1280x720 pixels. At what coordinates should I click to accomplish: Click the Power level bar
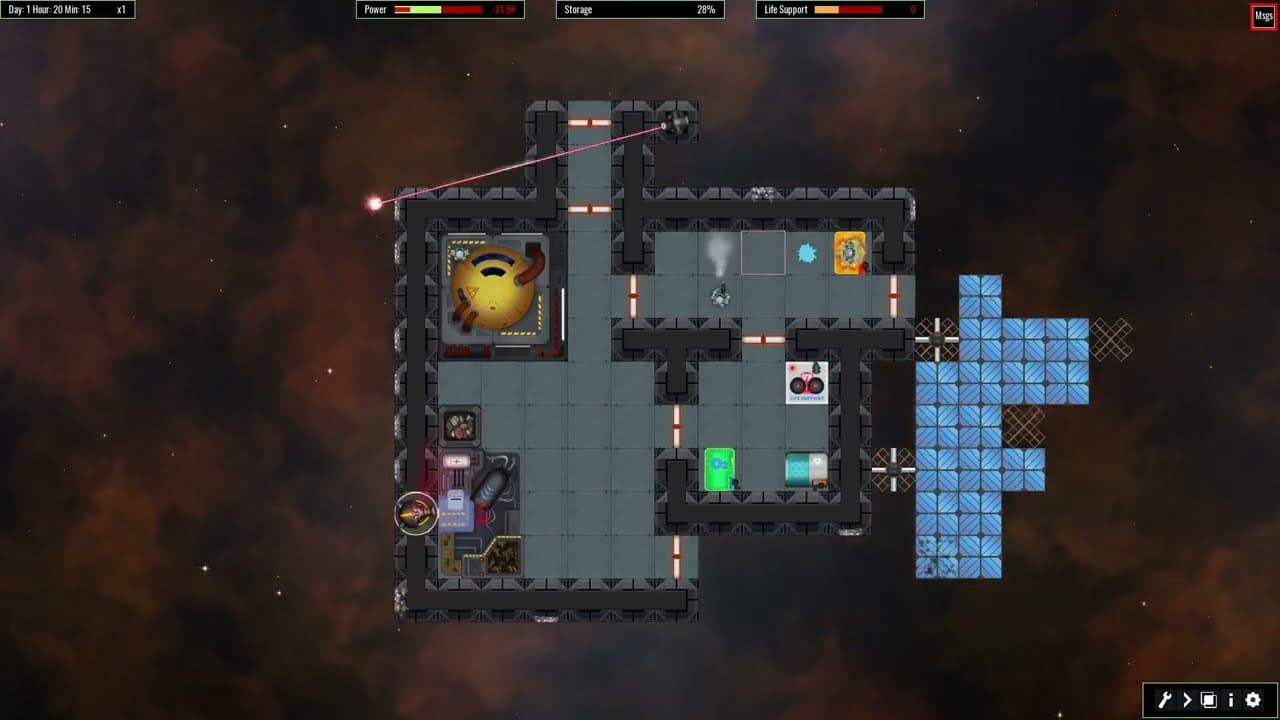[x=440, y=9]
